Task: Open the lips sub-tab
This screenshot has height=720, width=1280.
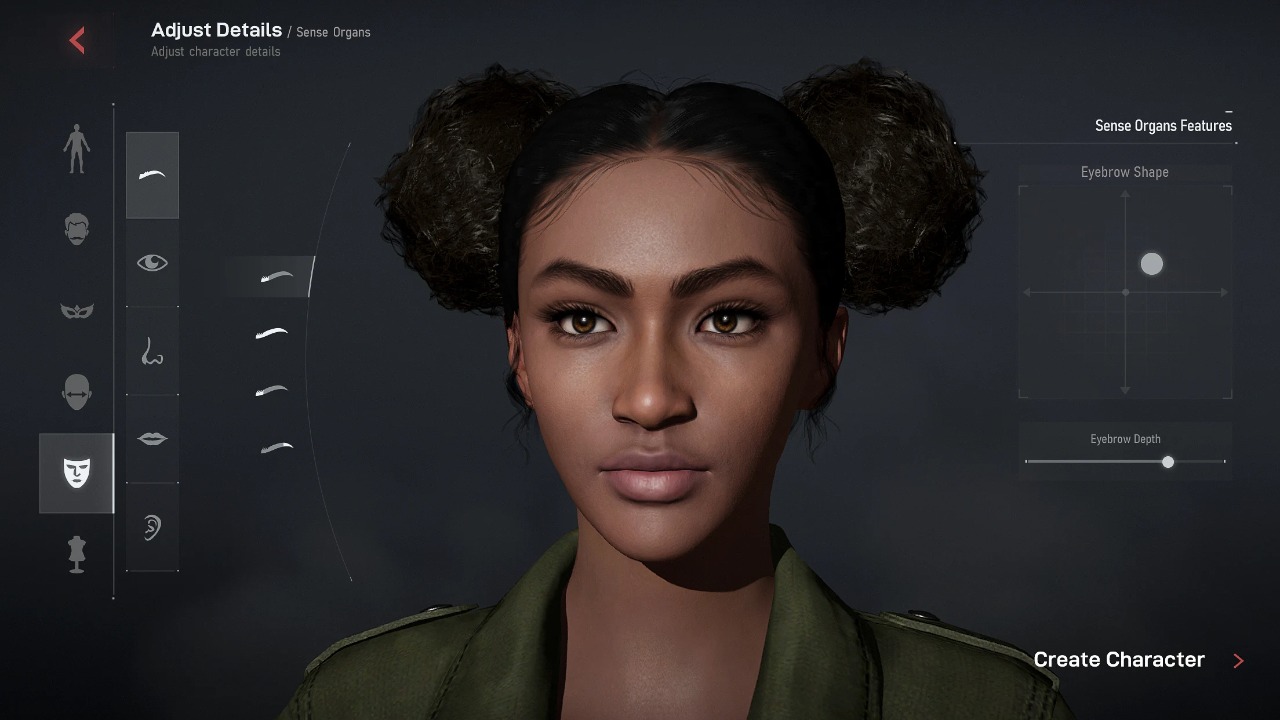Action: coord(152,439)
